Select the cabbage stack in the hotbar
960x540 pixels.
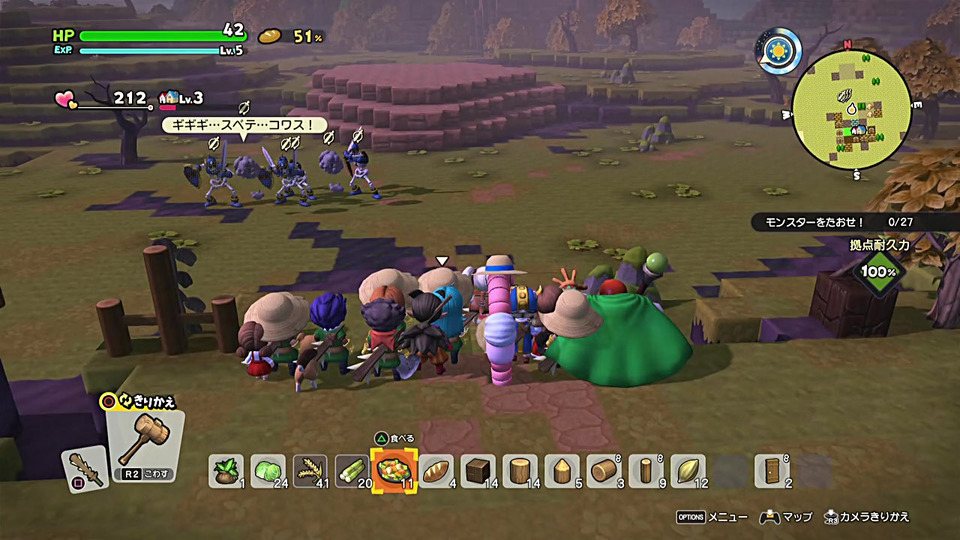267,470
